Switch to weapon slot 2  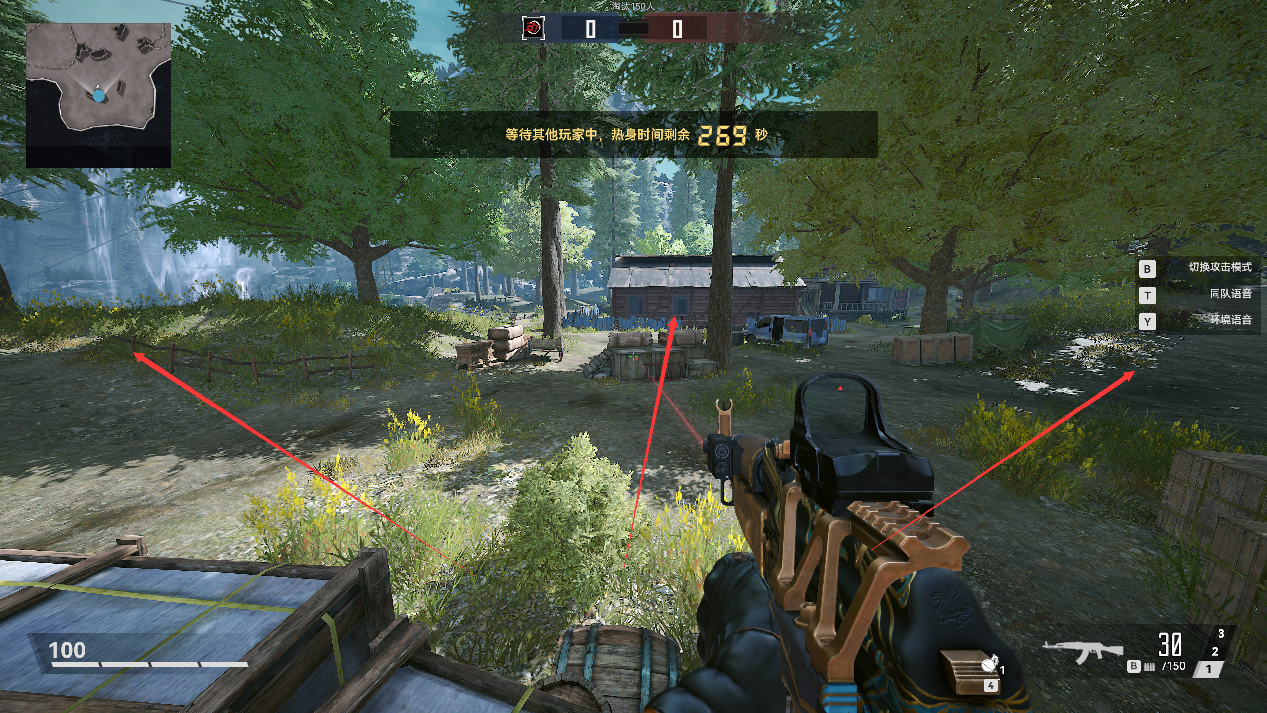tap(1215, 652)
